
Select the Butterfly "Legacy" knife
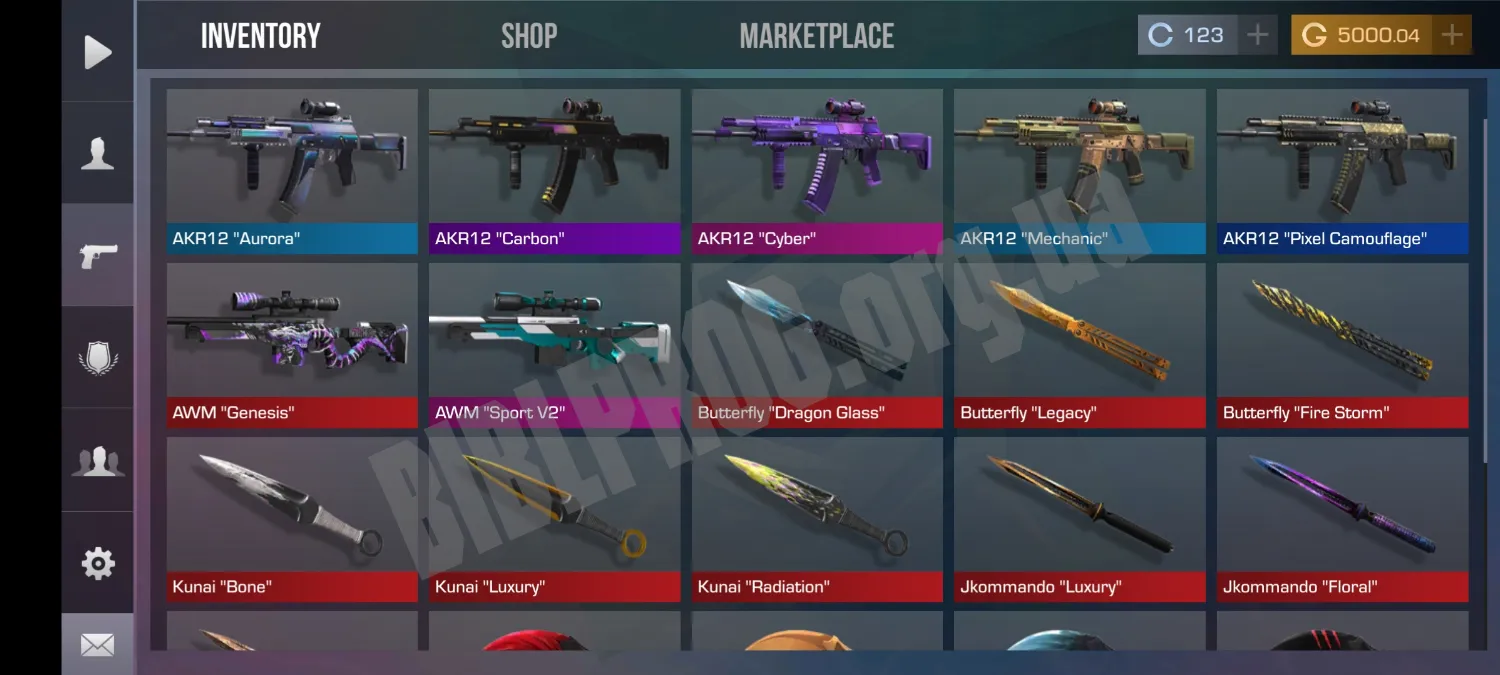click(1079, 344)
